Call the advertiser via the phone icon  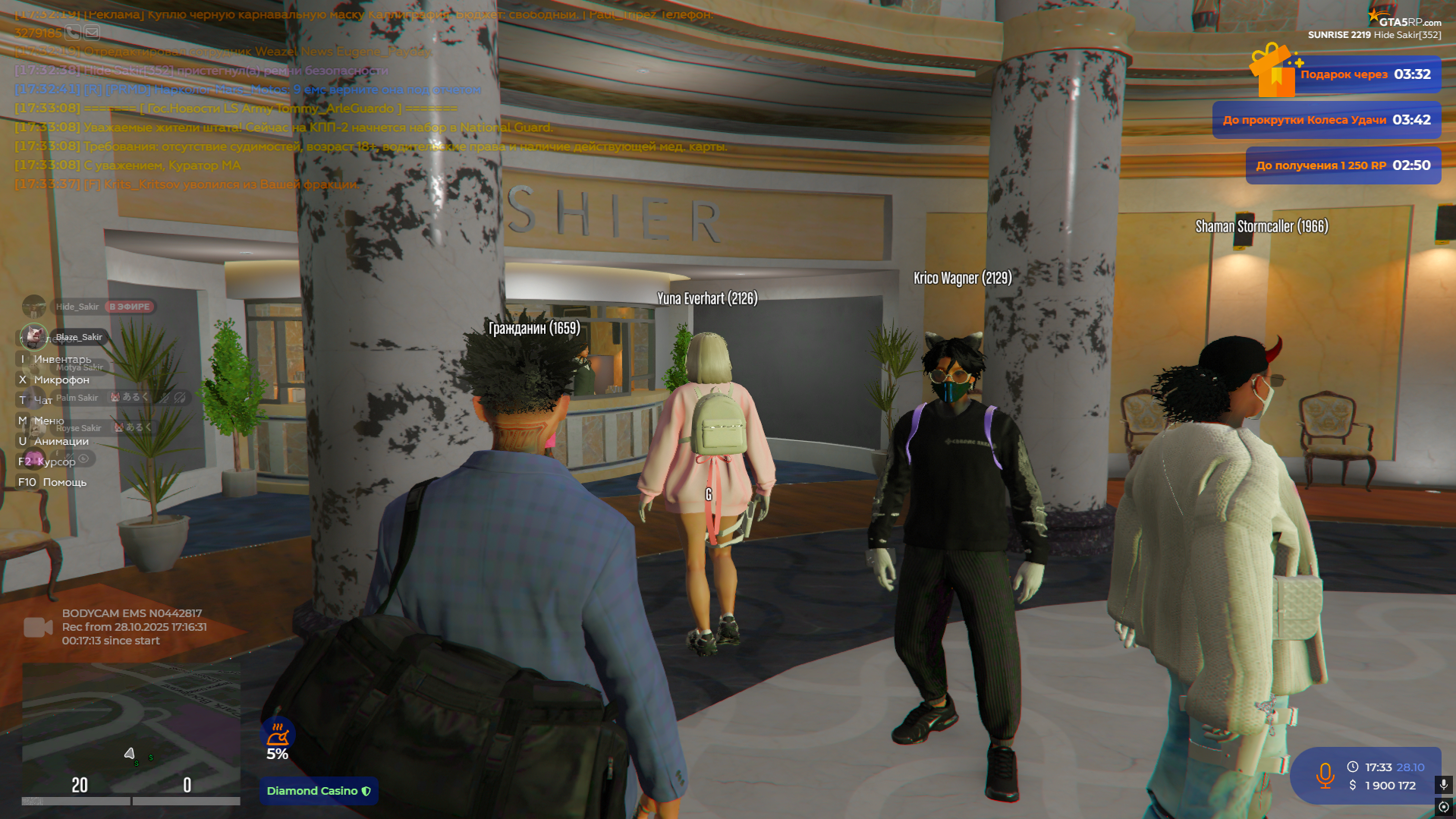tap(73, 33)
